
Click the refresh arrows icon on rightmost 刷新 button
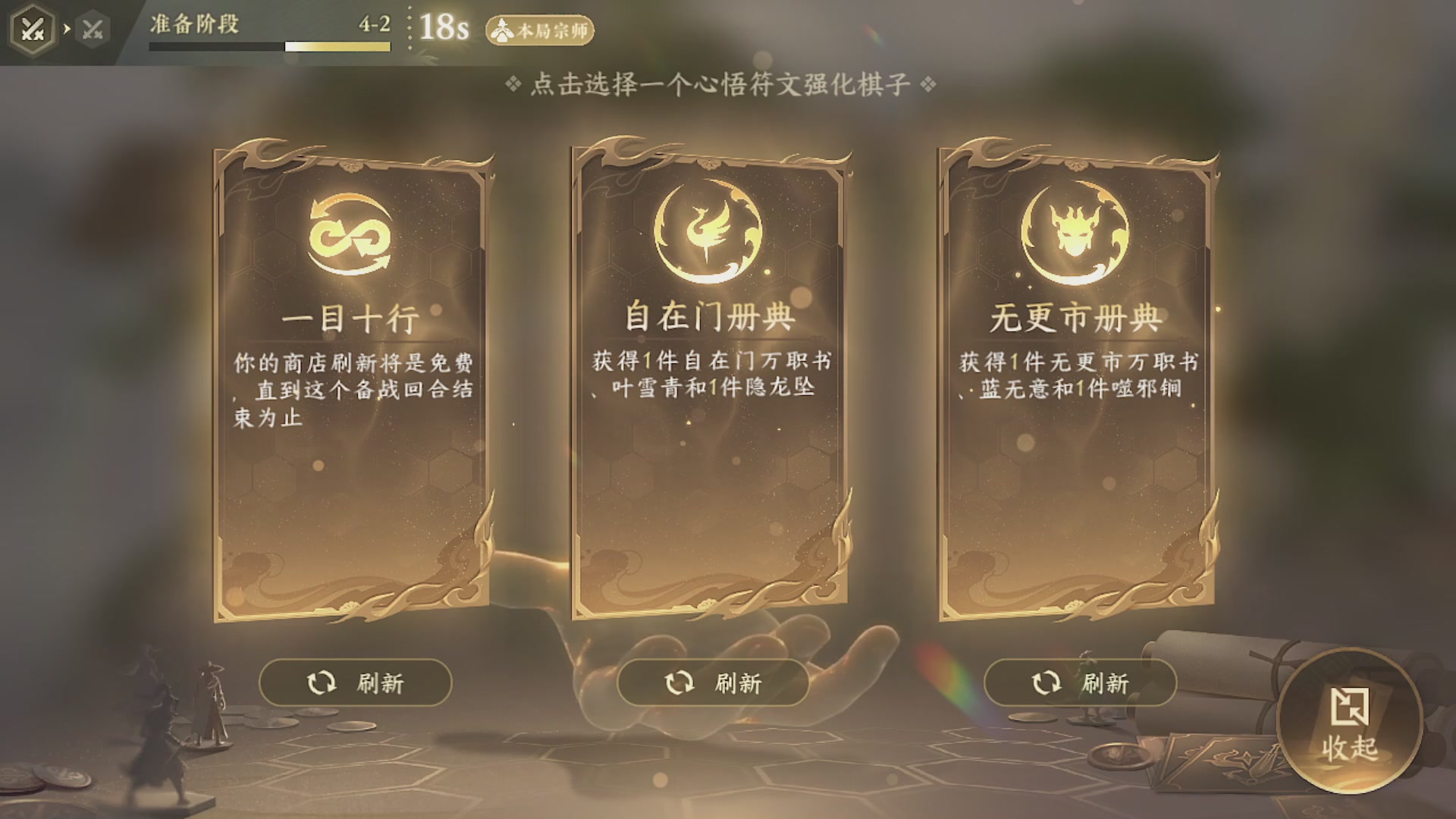(1046, 682)
